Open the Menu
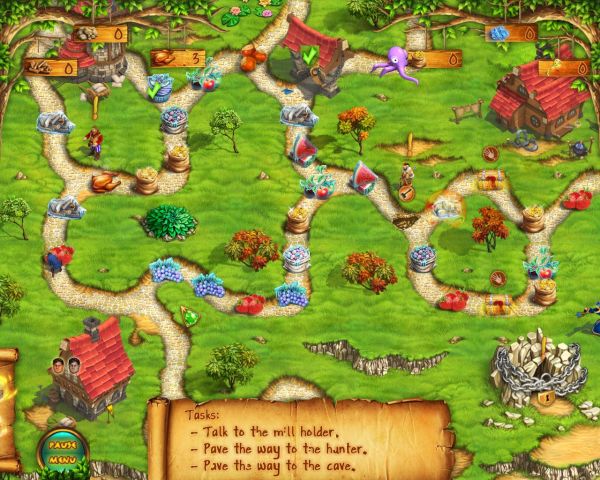 (x=62, y=459)
